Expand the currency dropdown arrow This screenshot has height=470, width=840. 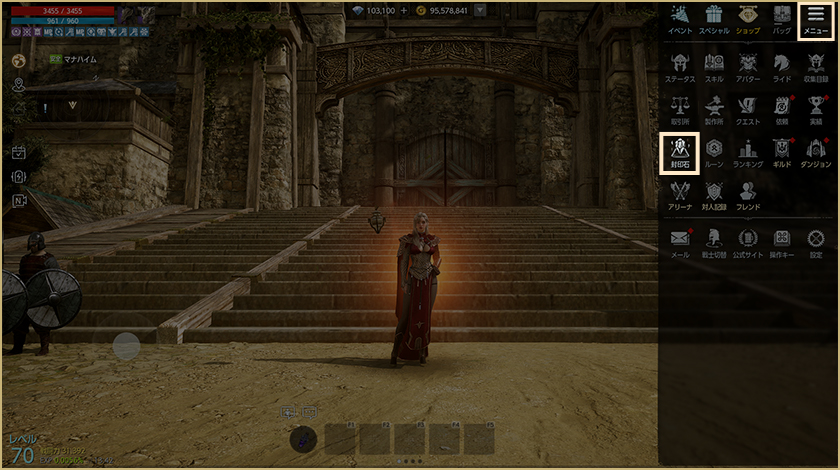coord(481,10)
